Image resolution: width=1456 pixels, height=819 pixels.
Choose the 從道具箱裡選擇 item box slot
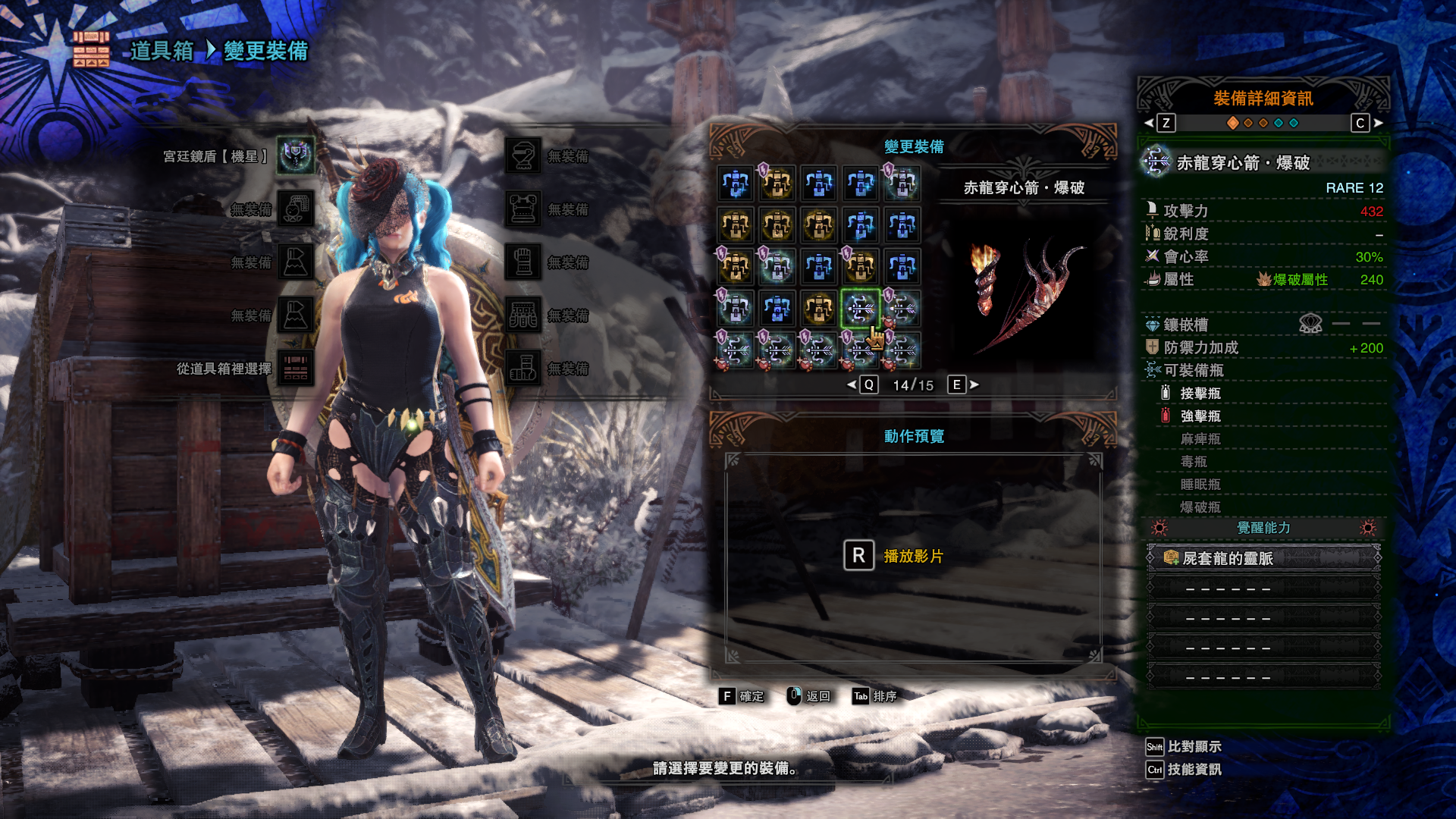pos(296,369)
